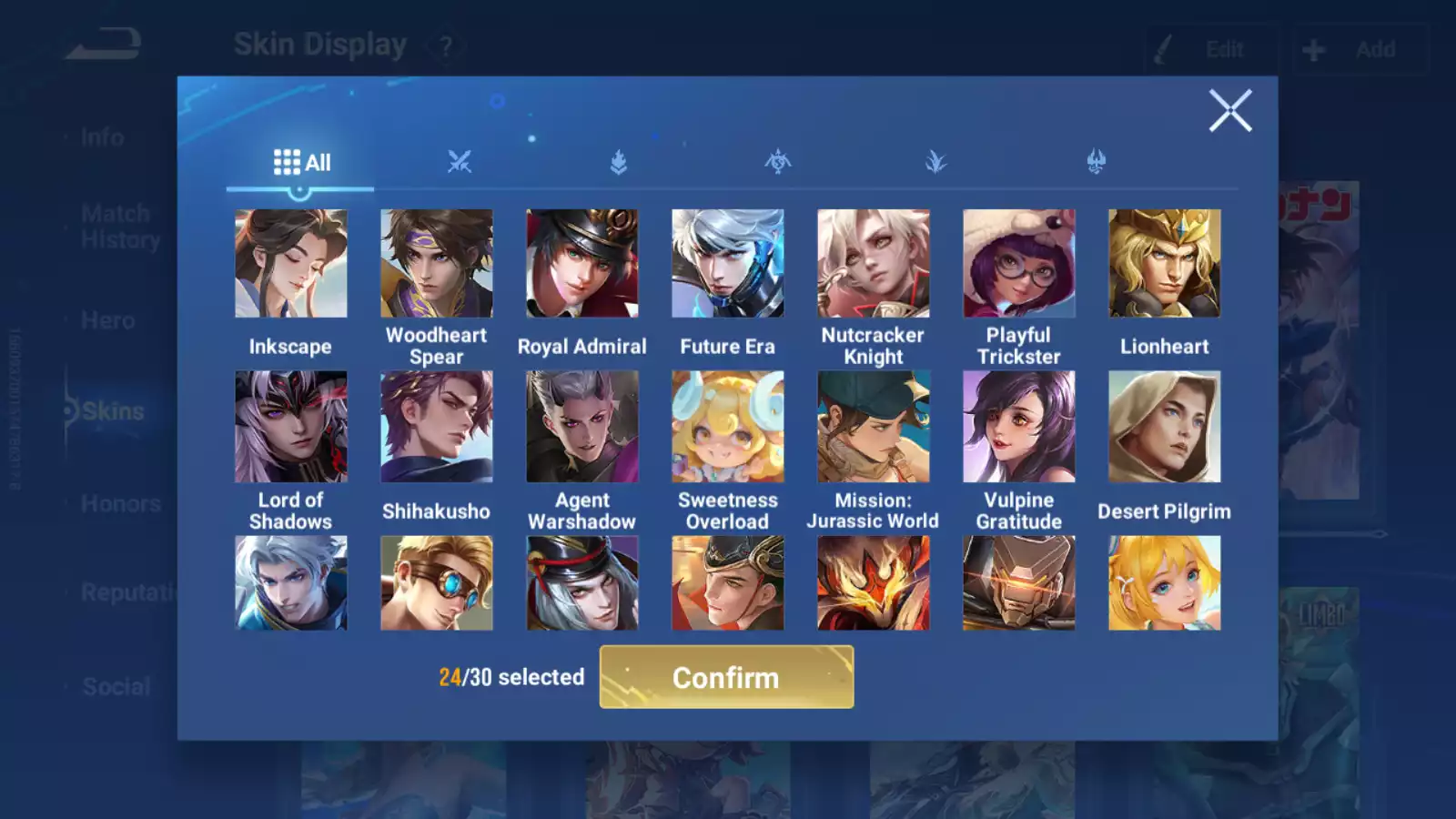Viewport: 1456px width, 819px height.
Task: Select the blonde goggles hero skin
Action: click(437, 583)
